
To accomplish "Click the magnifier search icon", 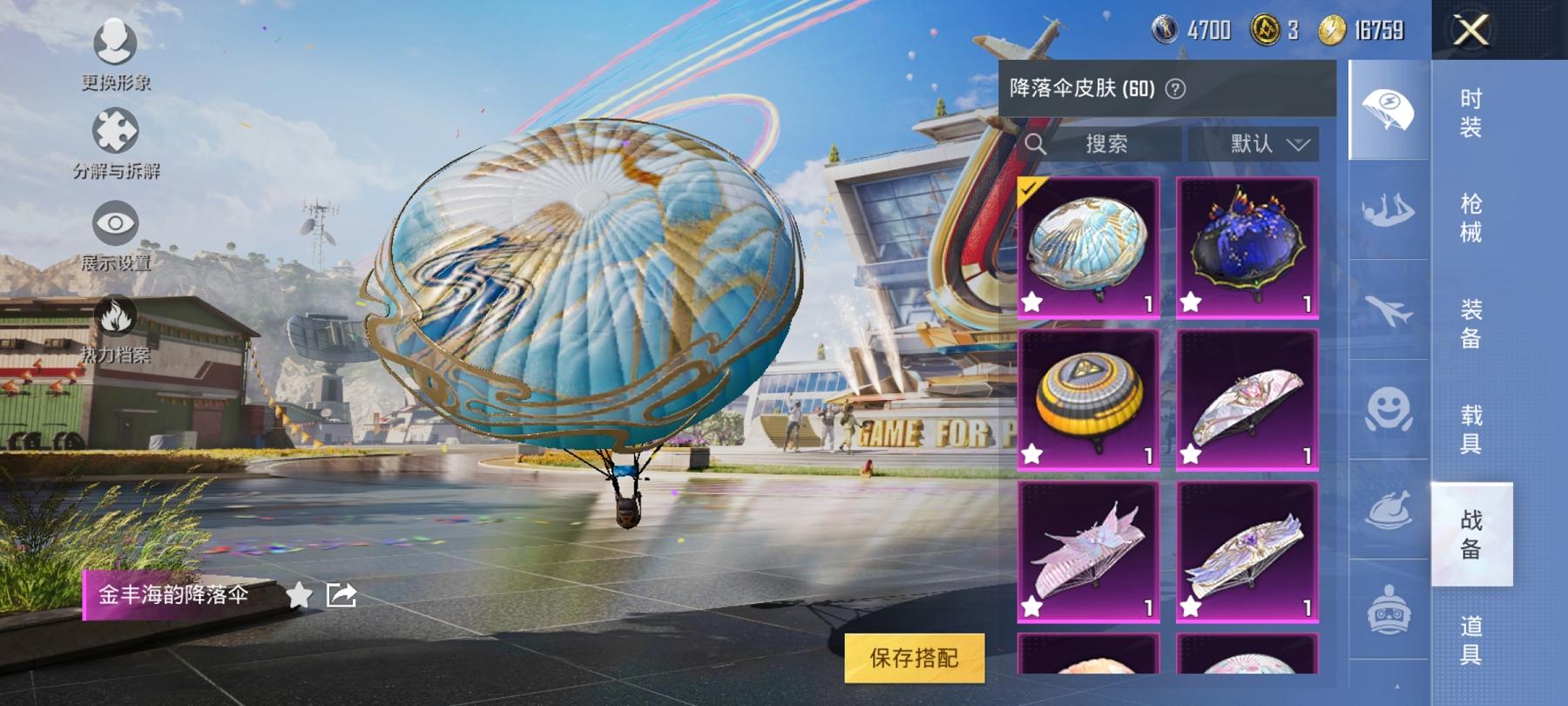I will coord(1037,144).
